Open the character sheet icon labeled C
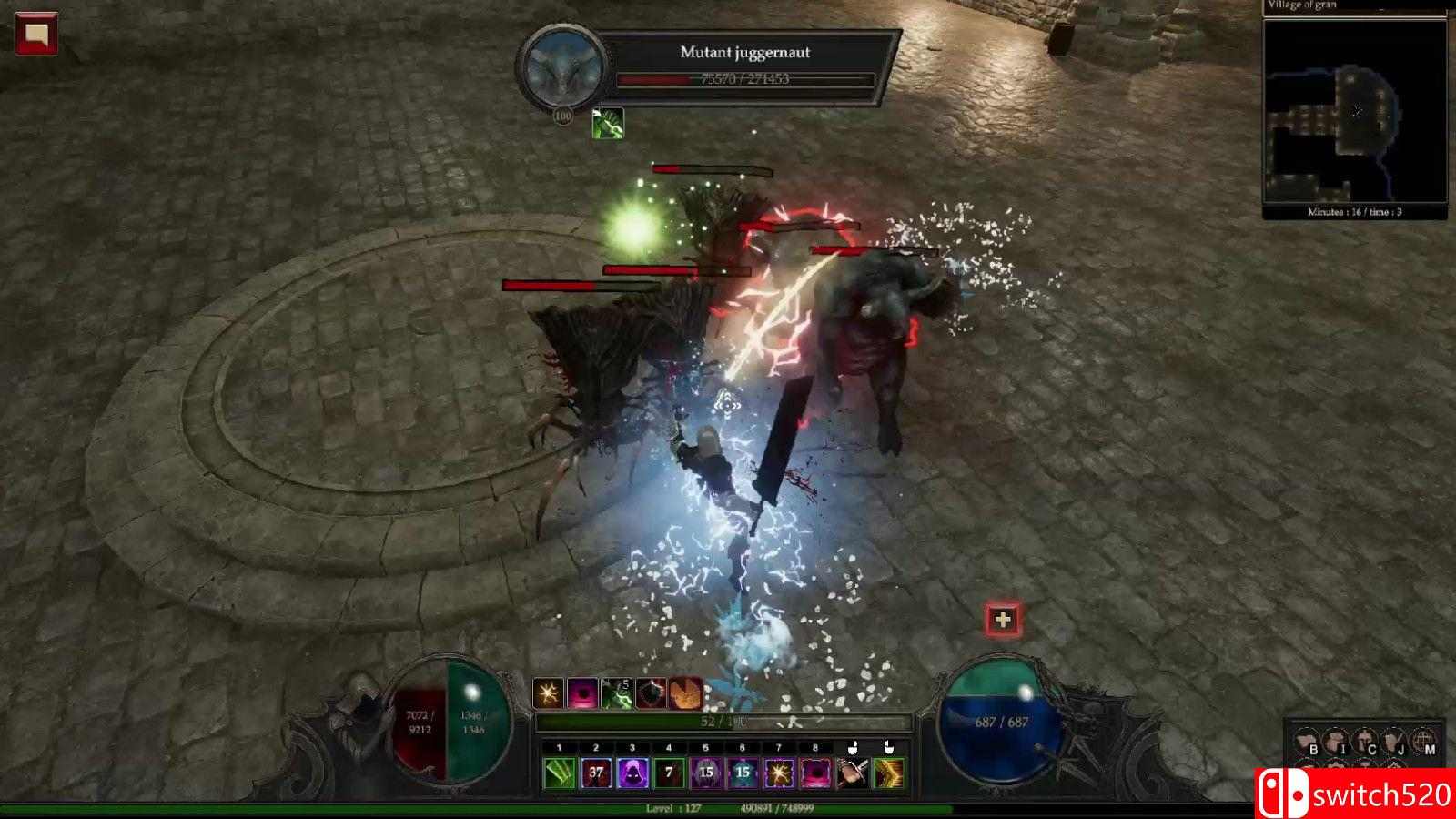 tap(1365, 742)
